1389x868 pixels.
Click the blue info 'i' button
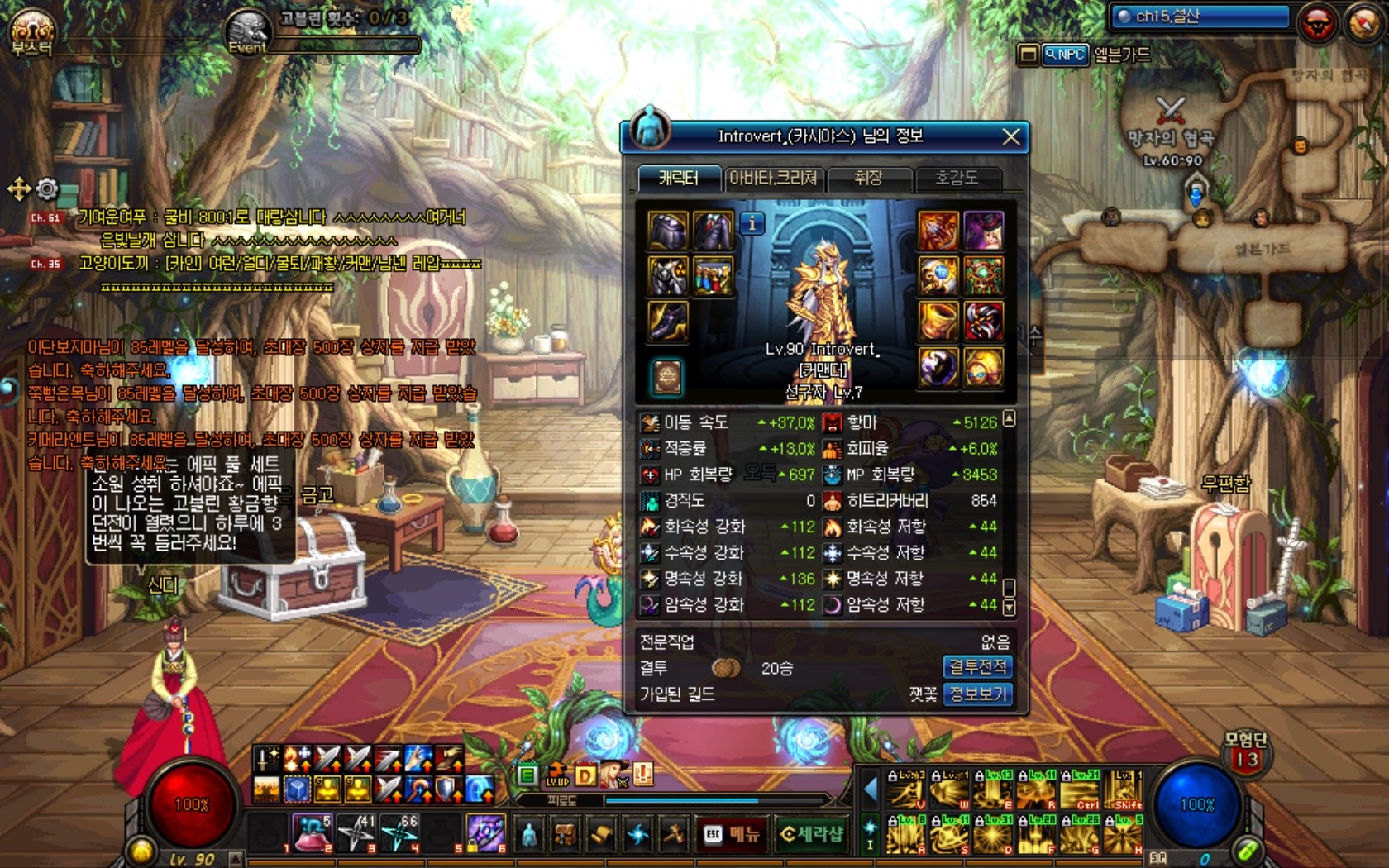752,223
